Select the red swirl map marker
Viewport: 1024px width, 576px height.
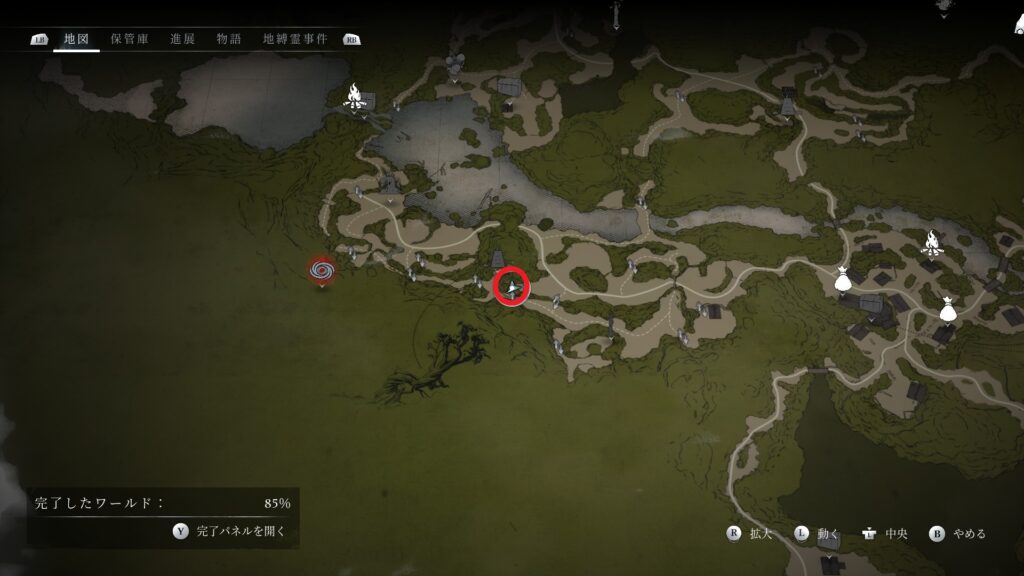click(x=321, y=269)
